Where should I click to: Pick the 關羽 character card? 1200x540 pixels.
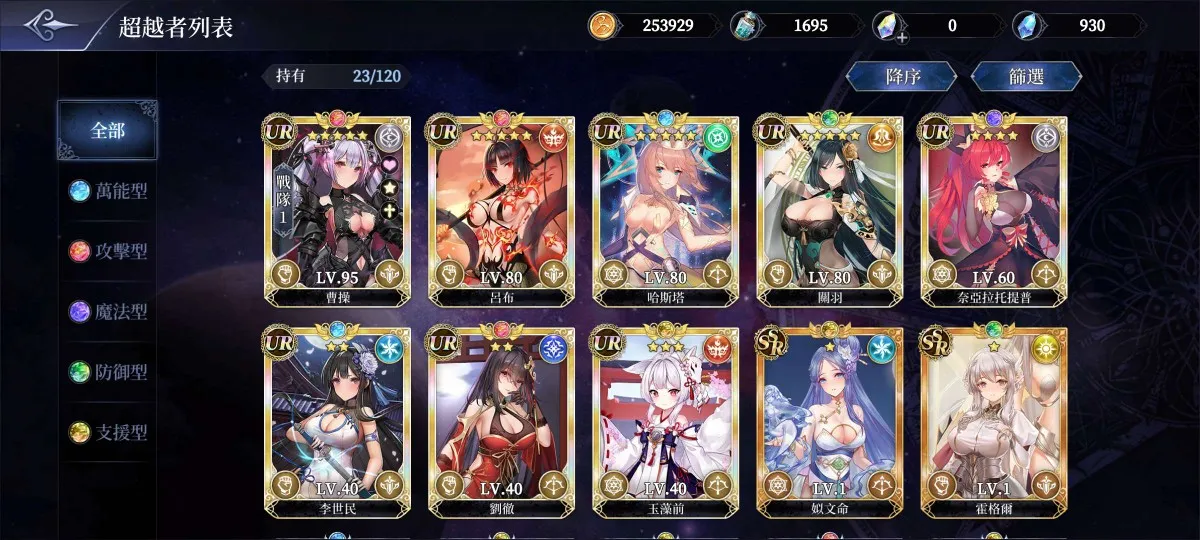click(x=828, y=210)
